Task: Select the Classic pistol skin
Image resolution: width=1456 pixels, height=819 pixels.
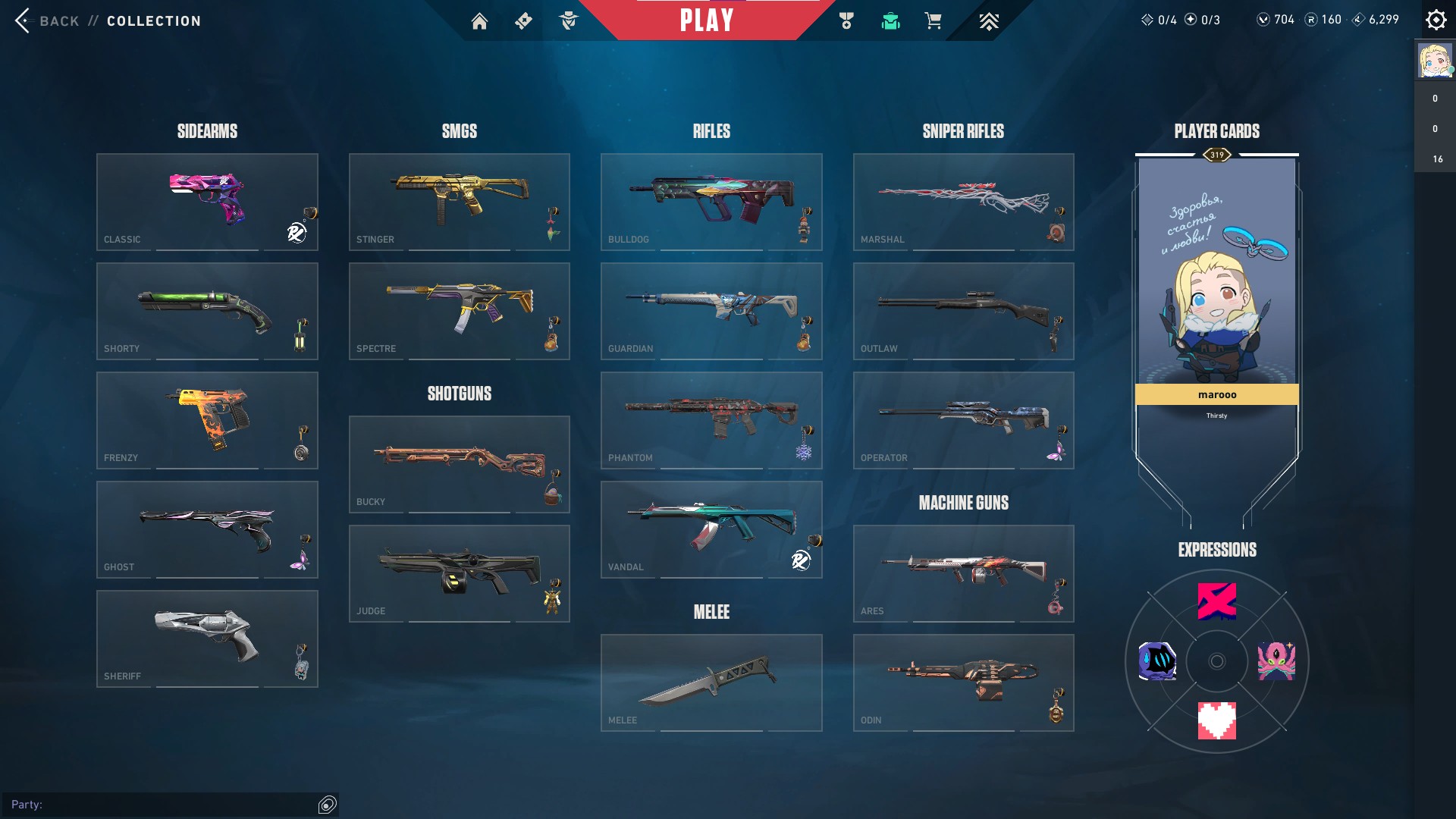Action: click(x=207, y=201)
